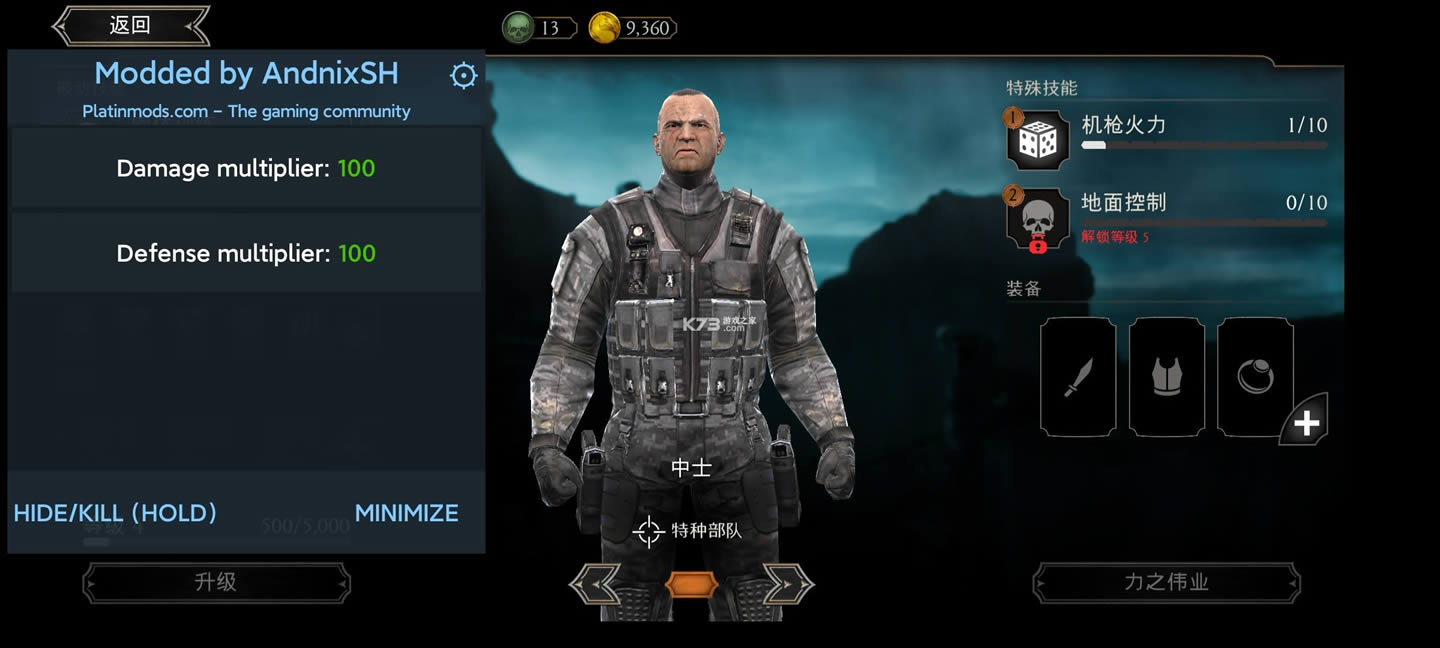Screen dimensions: 1440x648
Task: Show the next character with right arrow
Action: point(788,584)
